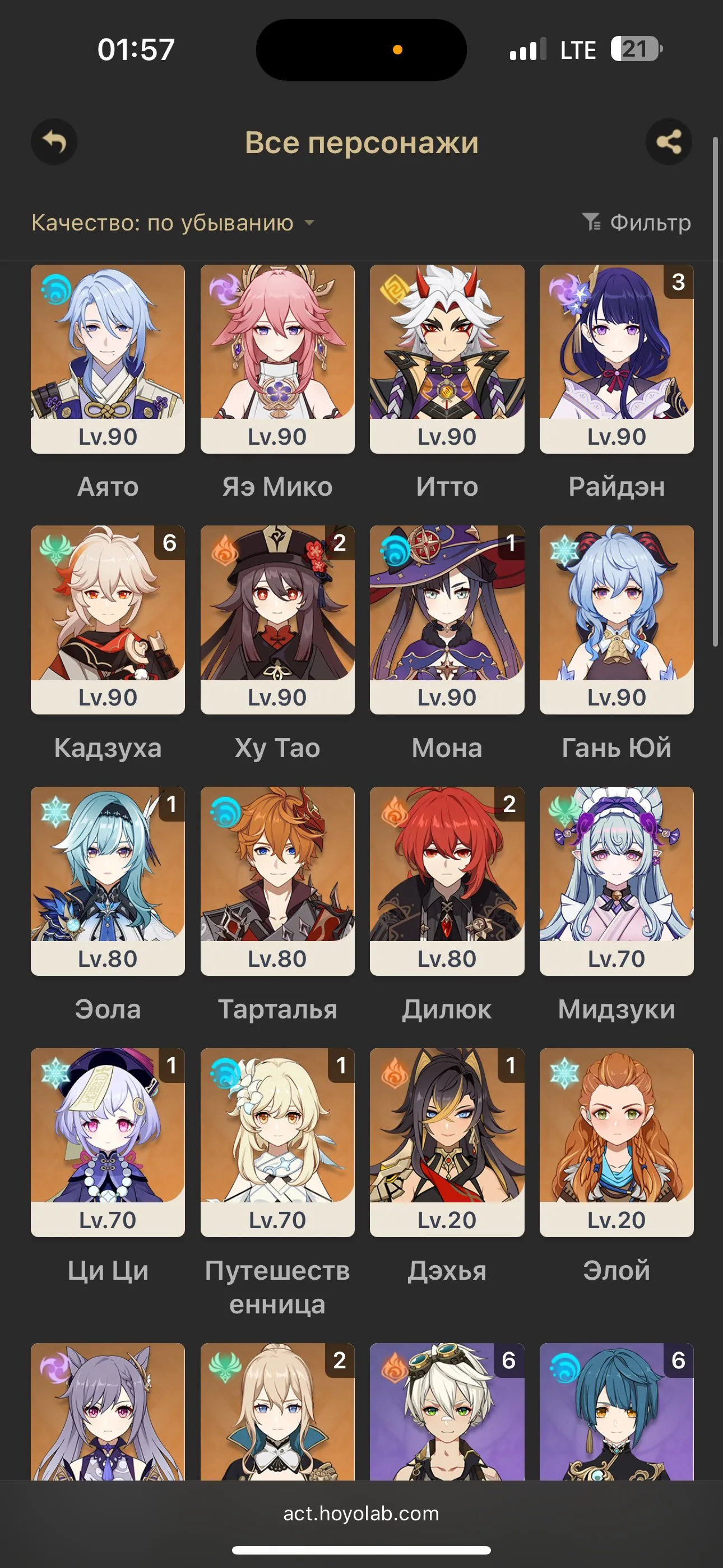Click the filter funnel icon beside Фильтр
This screenshot has width=723, height=1568.
coord(591,223)
